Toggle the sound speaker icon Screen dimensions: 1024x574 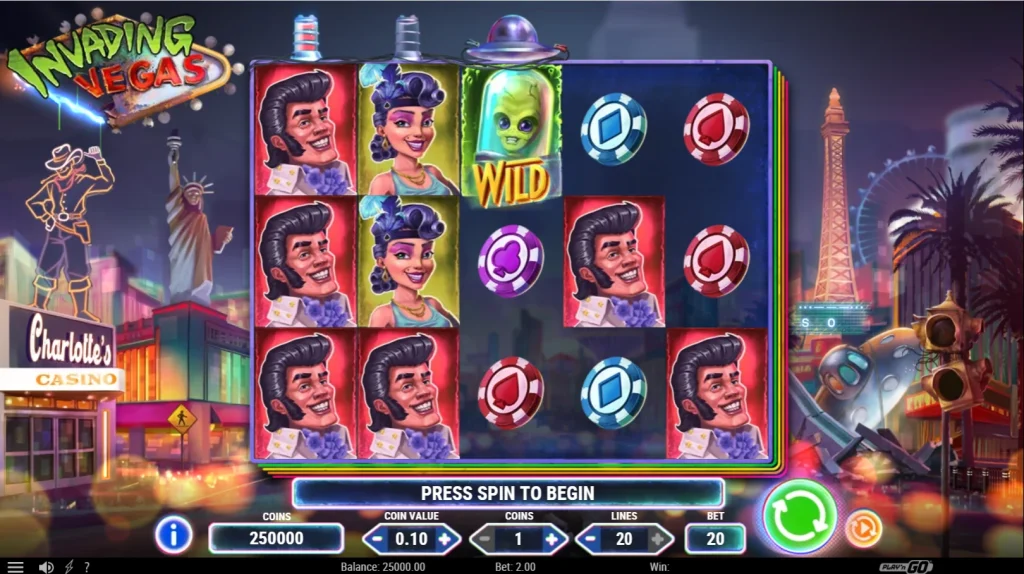click(45, 567)
